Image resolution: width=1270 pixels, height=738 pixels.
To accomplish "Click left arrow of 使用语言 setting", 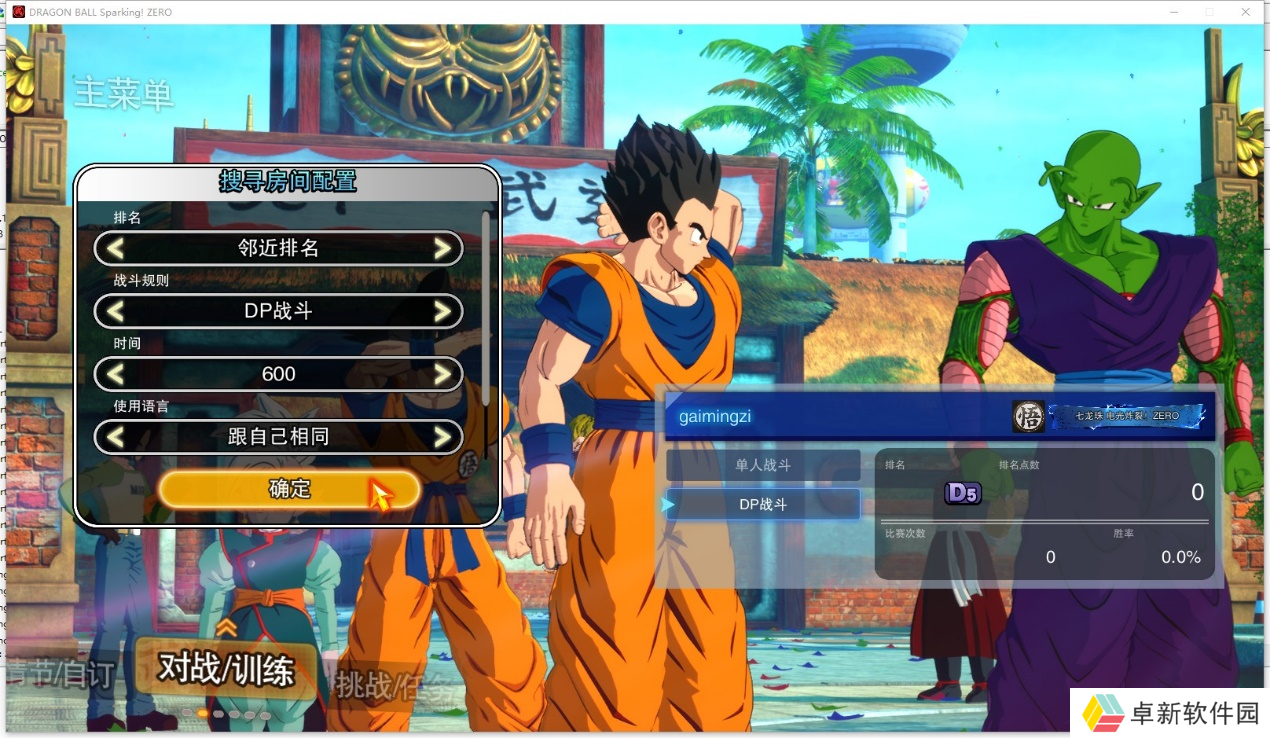I will click(x=116, y=437).
